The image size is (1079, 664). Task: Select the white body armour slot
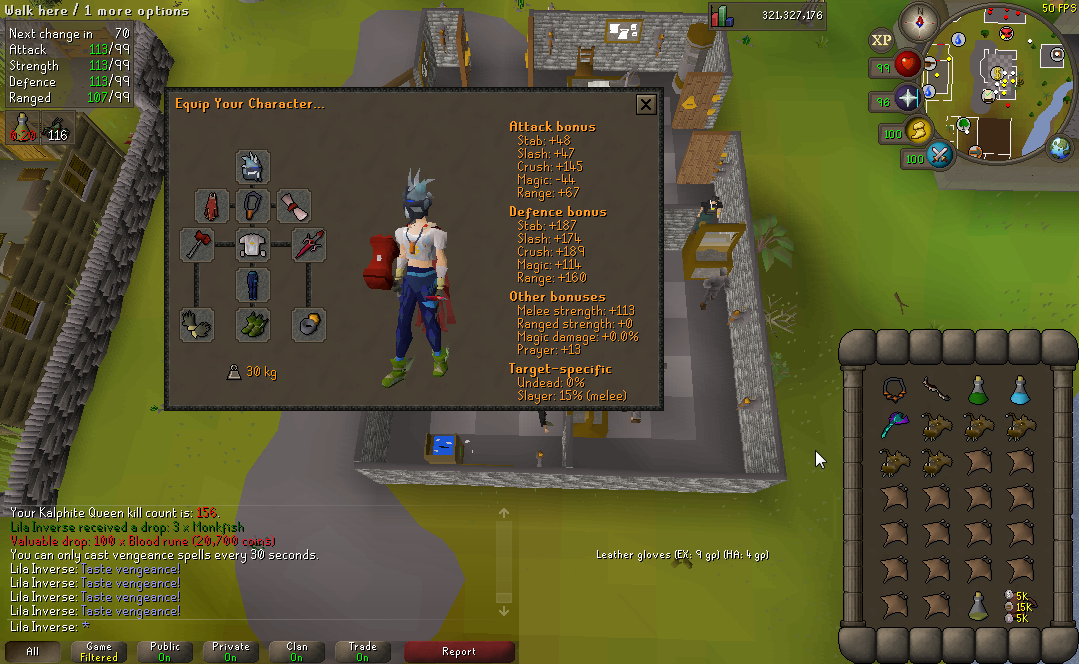click(x=252, y=244)
